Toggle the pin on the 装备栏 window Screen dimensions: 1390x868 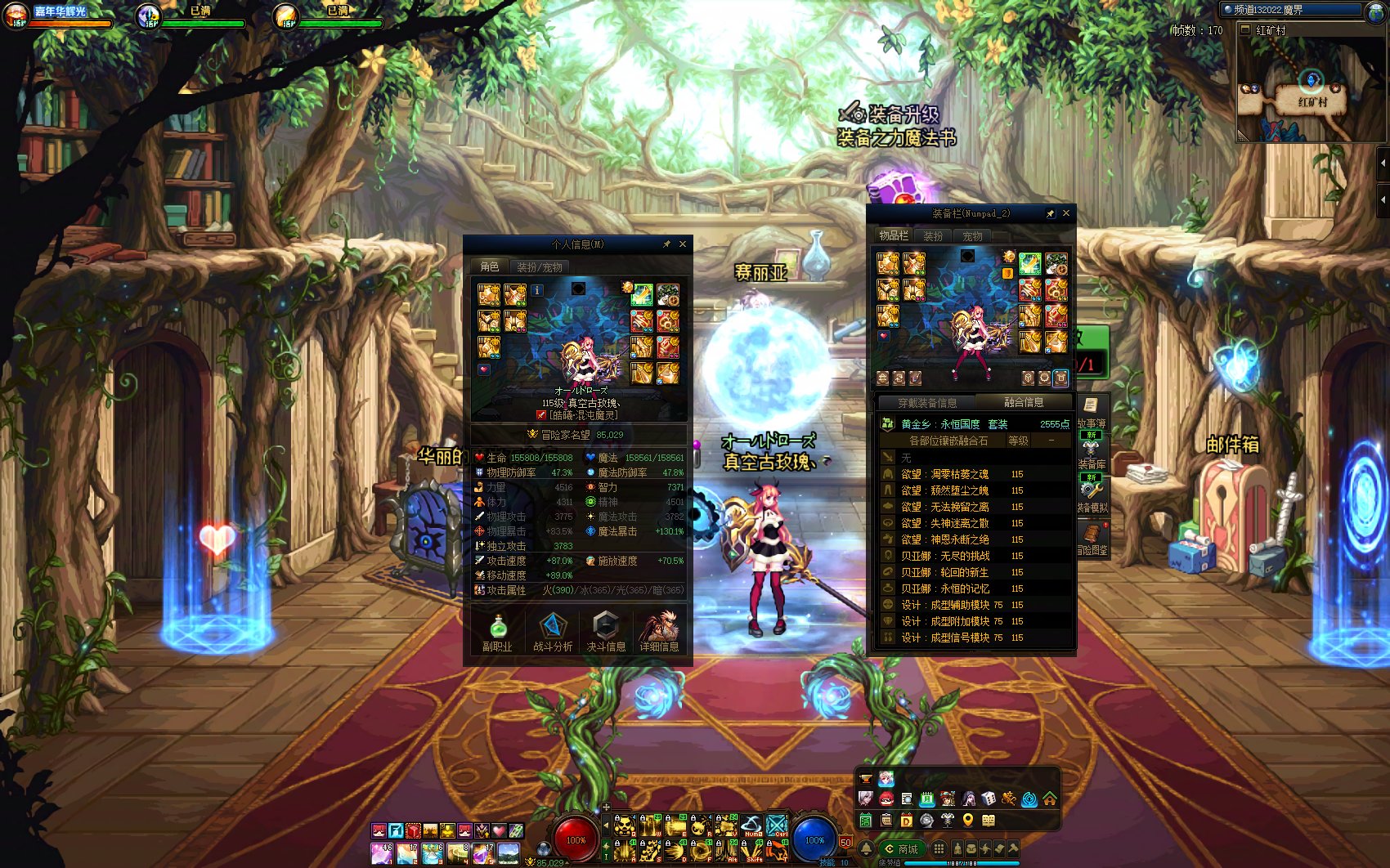(x=1051, y=213)
